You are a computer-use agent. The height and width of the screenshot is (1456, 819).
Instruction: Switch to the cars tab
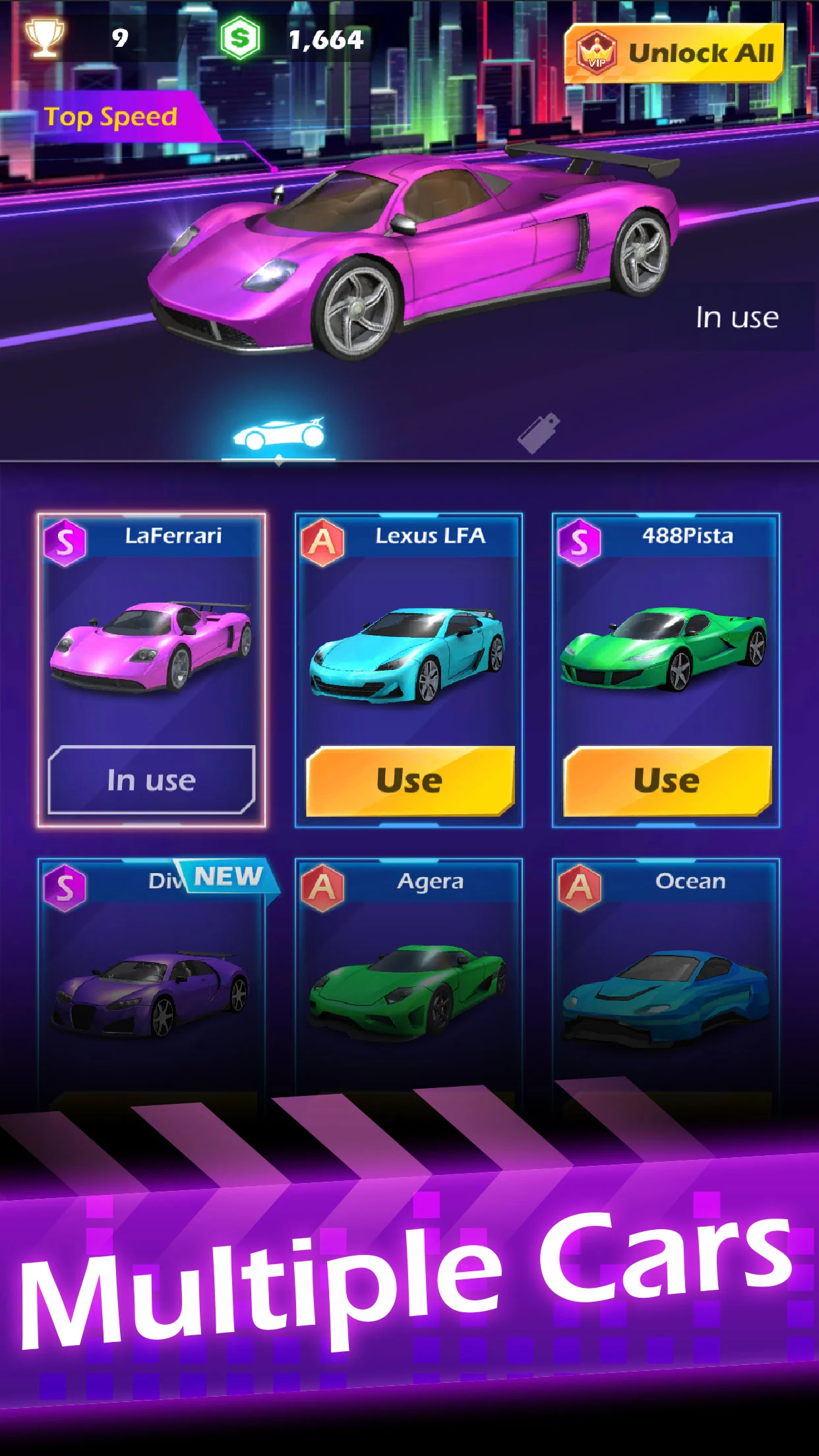[x=278, y=434]
